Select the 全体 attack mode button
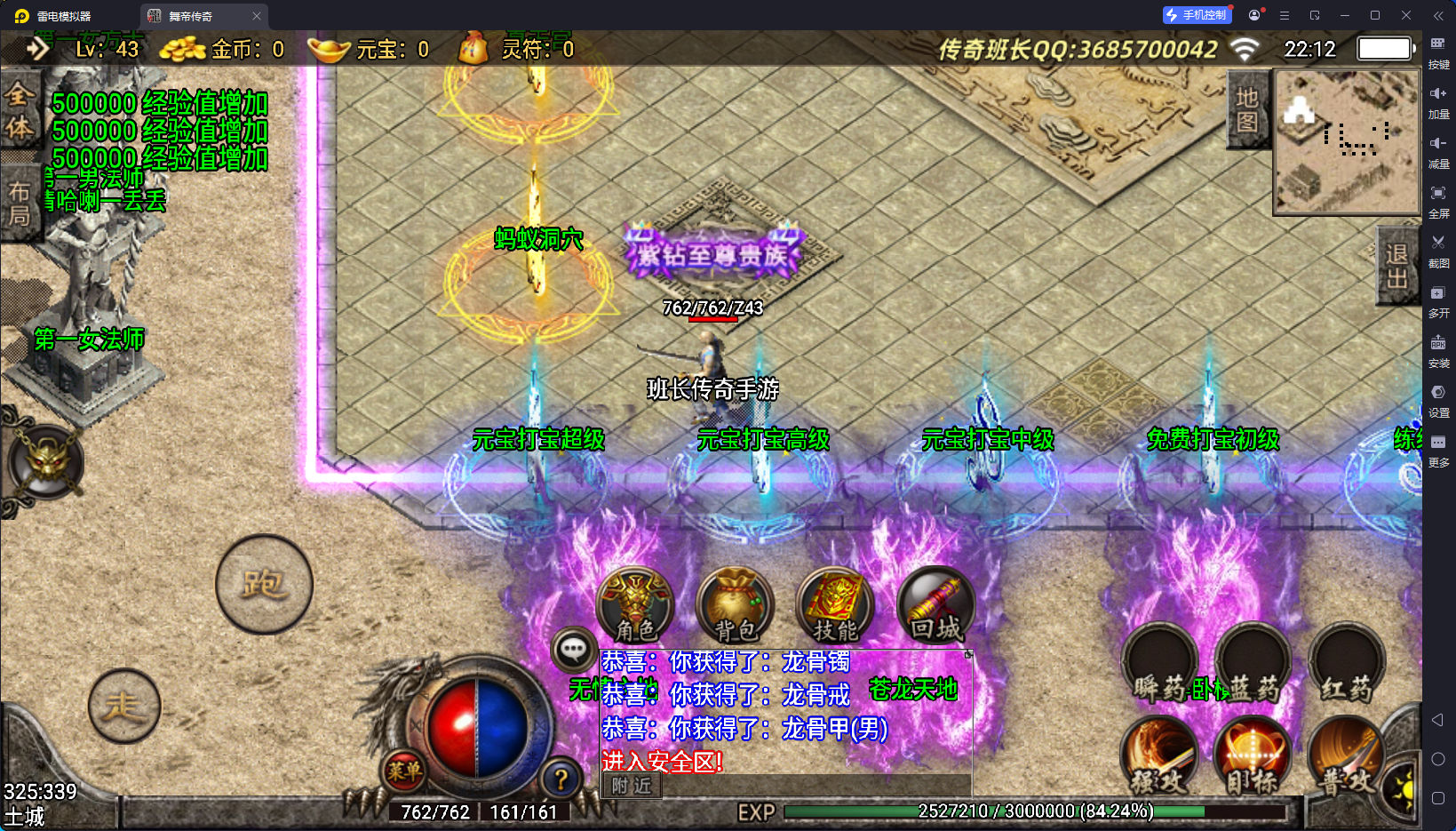Image resolution: width=1456 pixels, height=831 pixels. [20, 112]
